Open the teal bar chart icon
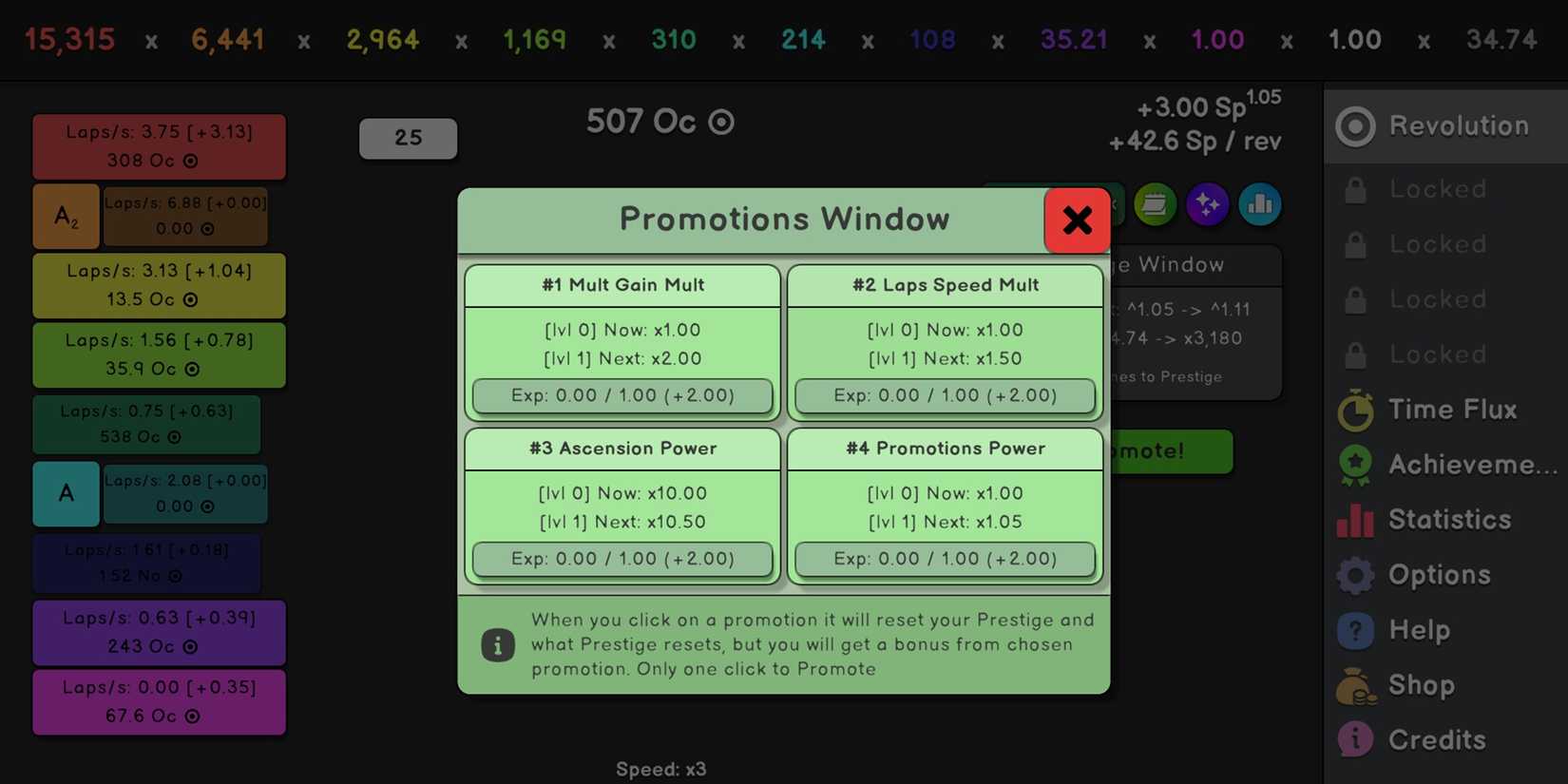 click(1260, 204)
